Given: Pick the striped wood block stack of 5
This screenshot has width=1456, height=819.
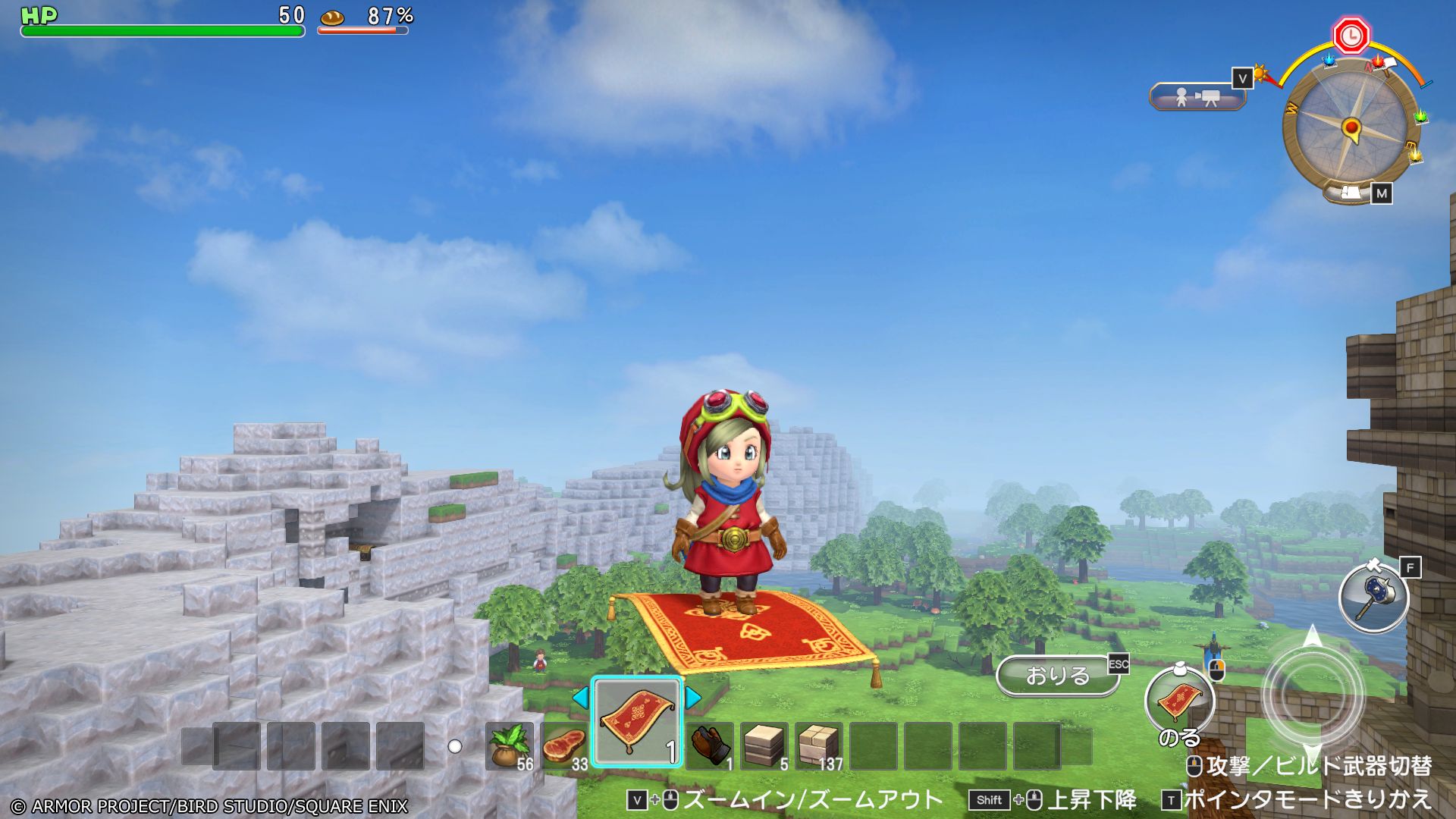Looking at the screenshot, I should pos(764,745).
